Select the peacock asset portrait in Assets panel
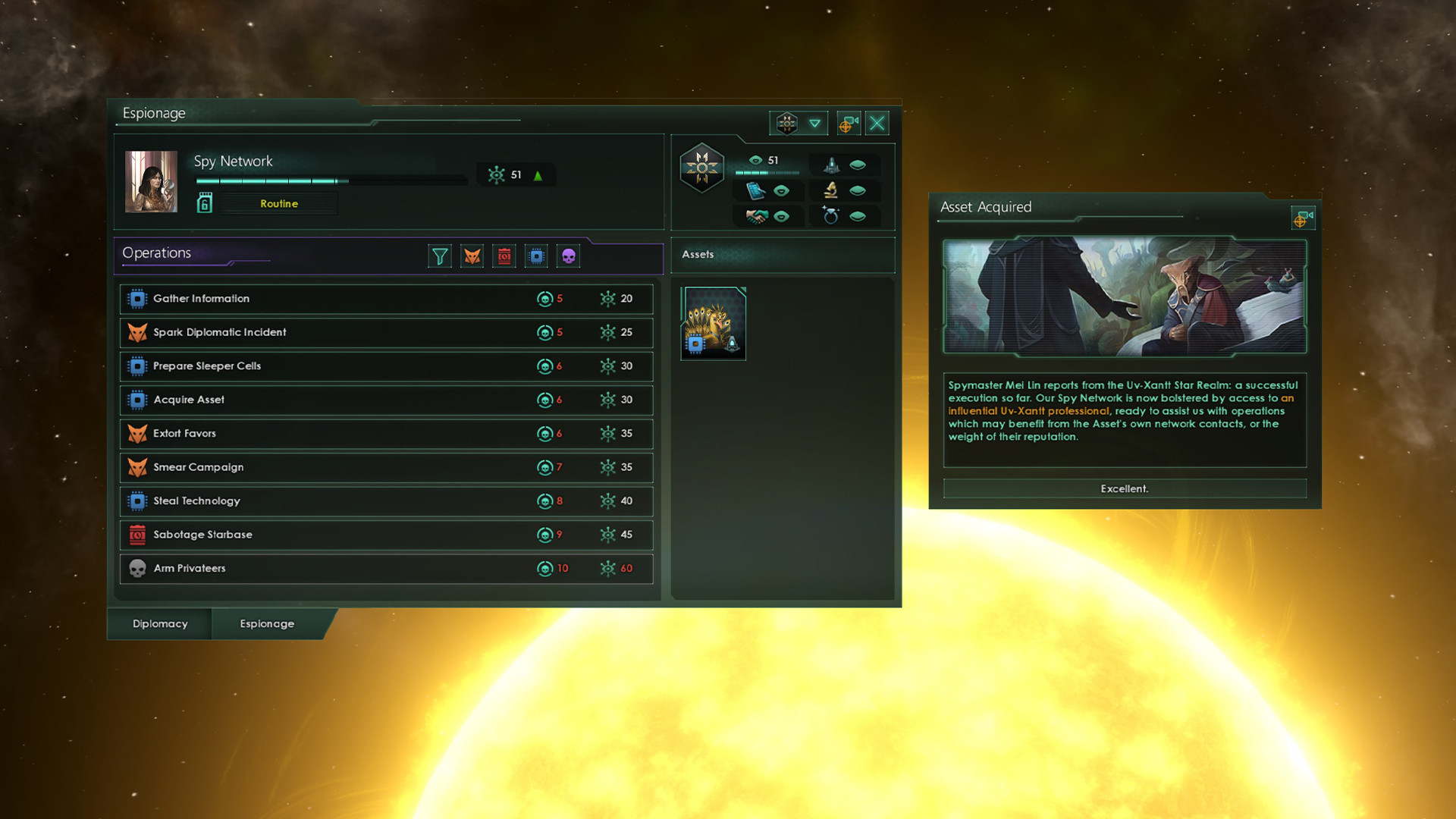 pos(713,323)
